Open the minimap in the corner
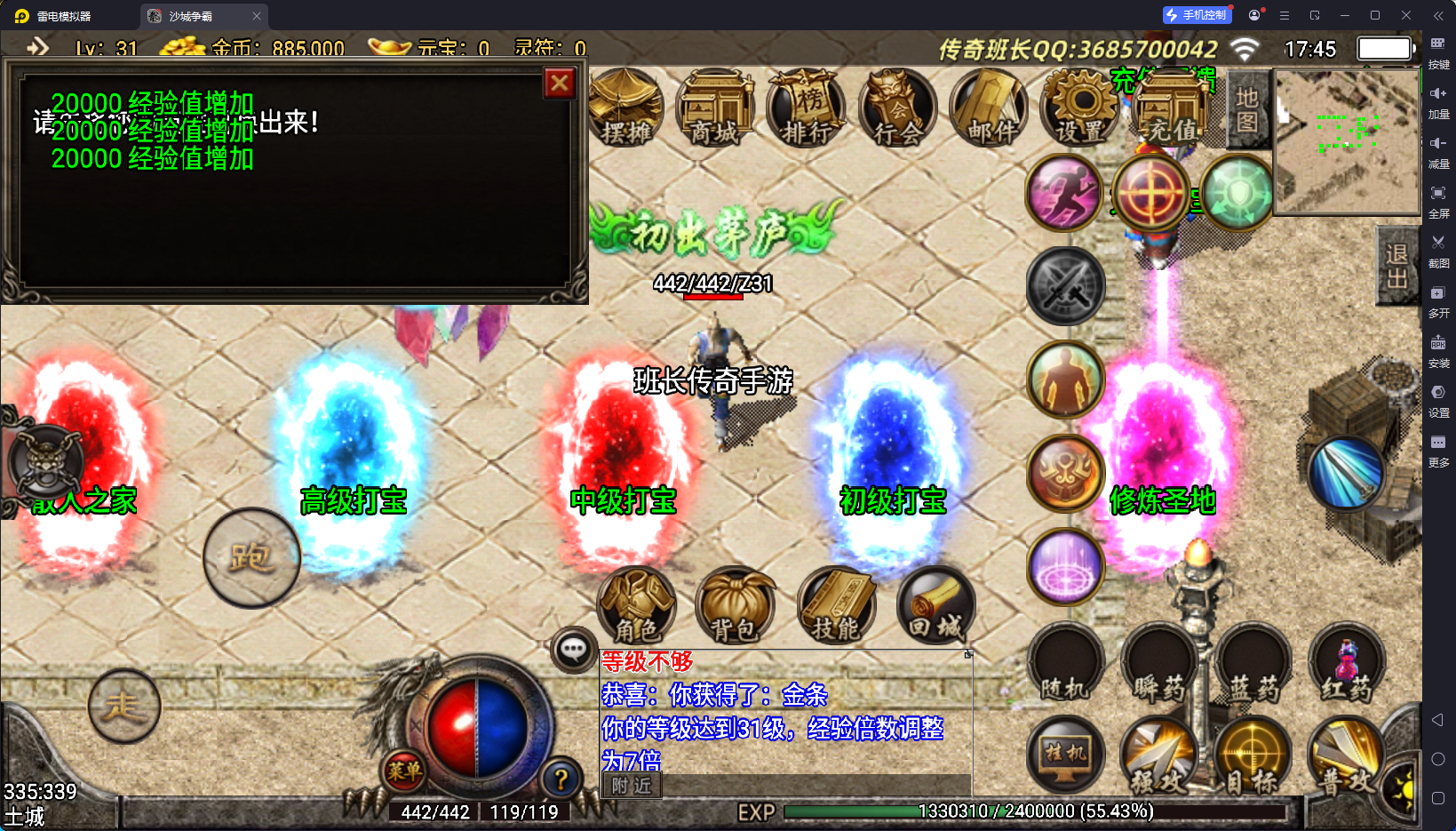 [x=1347, y=142]
